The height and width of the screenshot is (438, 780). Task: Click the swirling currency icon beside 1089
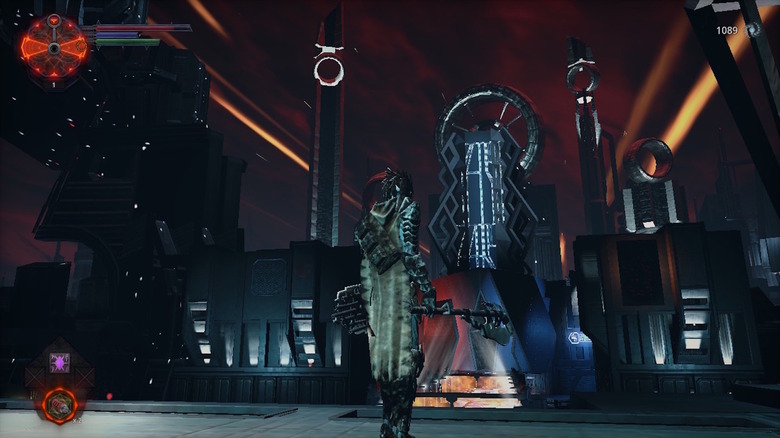752,31
